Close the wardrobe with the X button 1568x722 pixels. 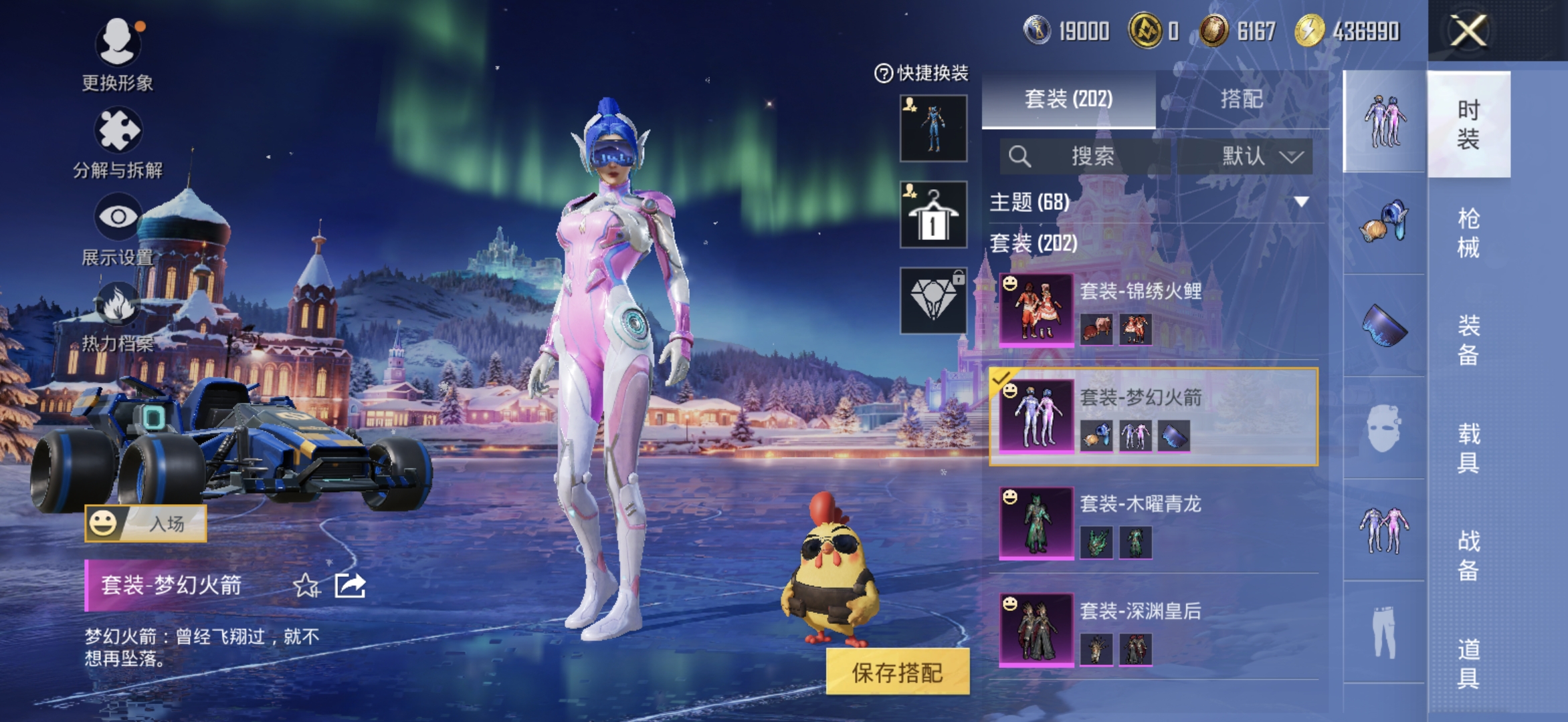coord(1468,31)
